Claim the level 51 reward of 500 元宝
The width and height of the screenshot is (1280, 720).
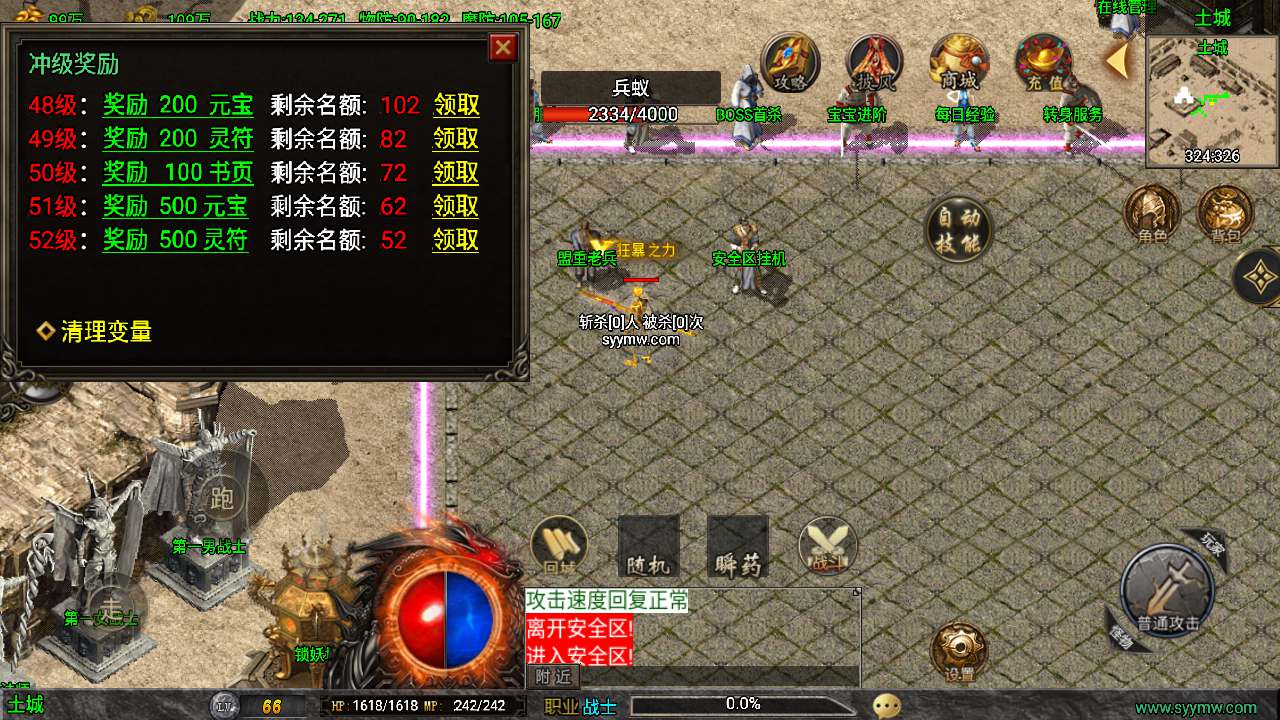[455, 207]
